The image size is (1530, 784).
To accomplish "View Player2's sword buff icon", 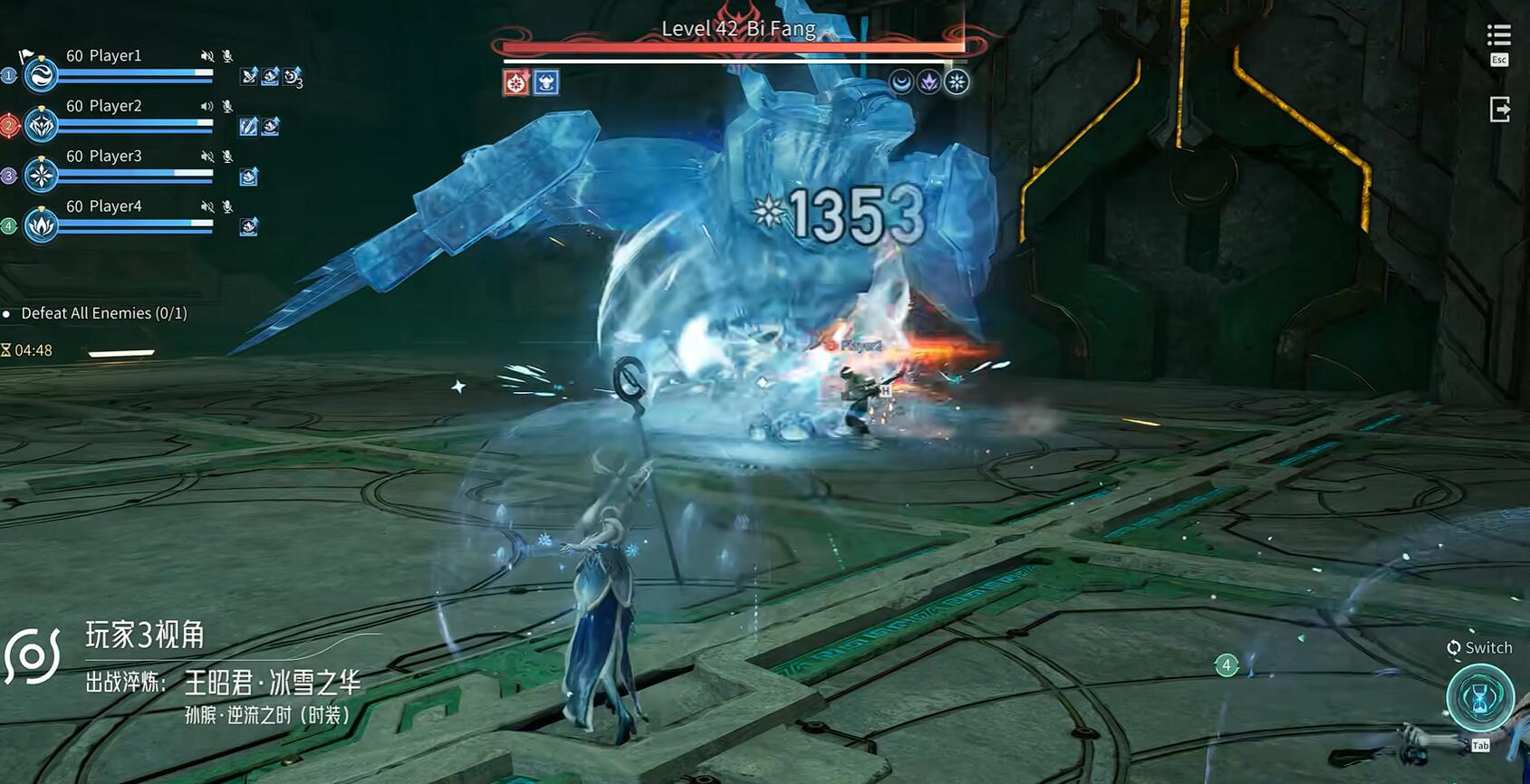I will click(x=248, y=127).
